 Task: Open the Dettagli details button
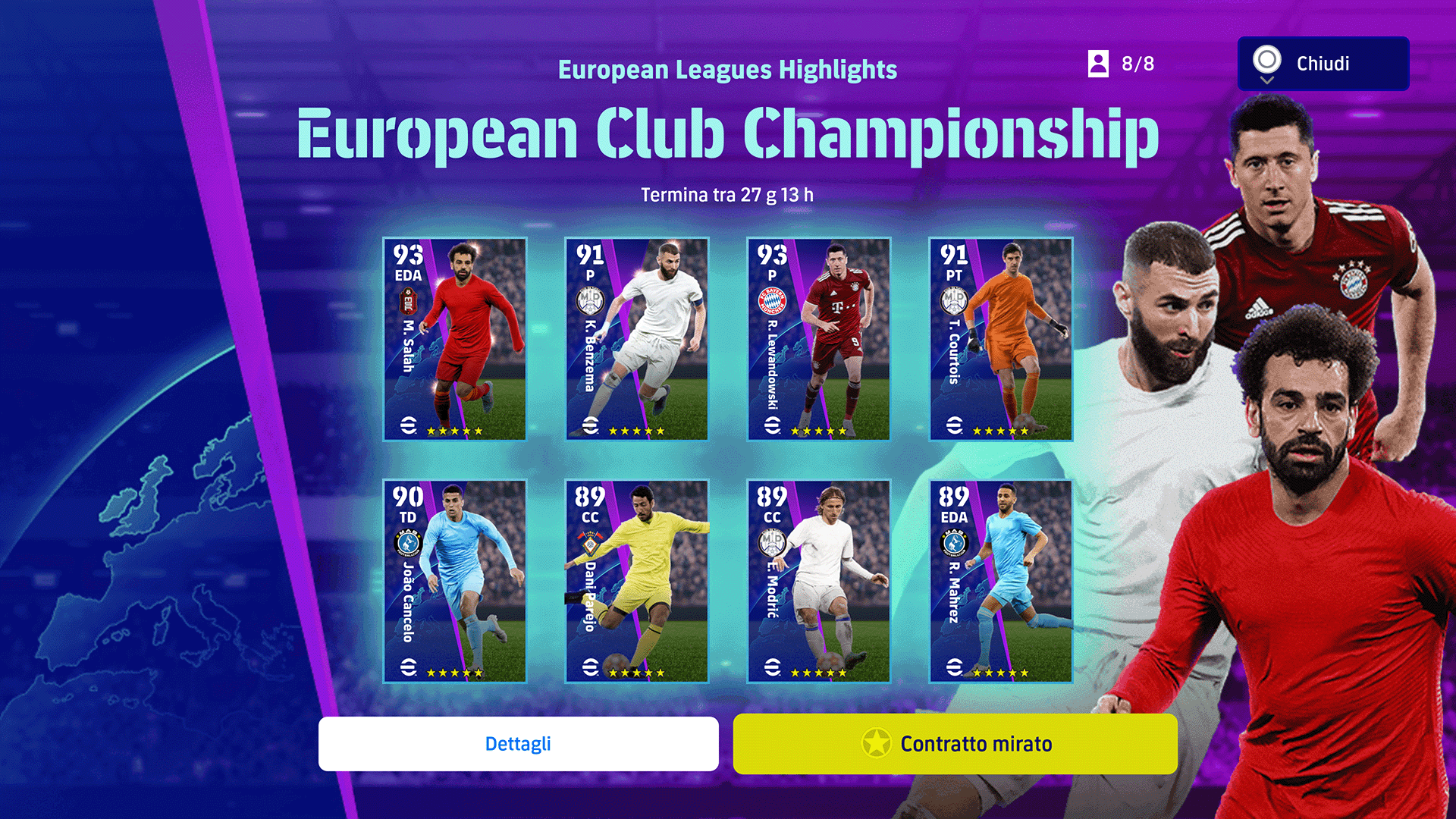pos(518,744)
